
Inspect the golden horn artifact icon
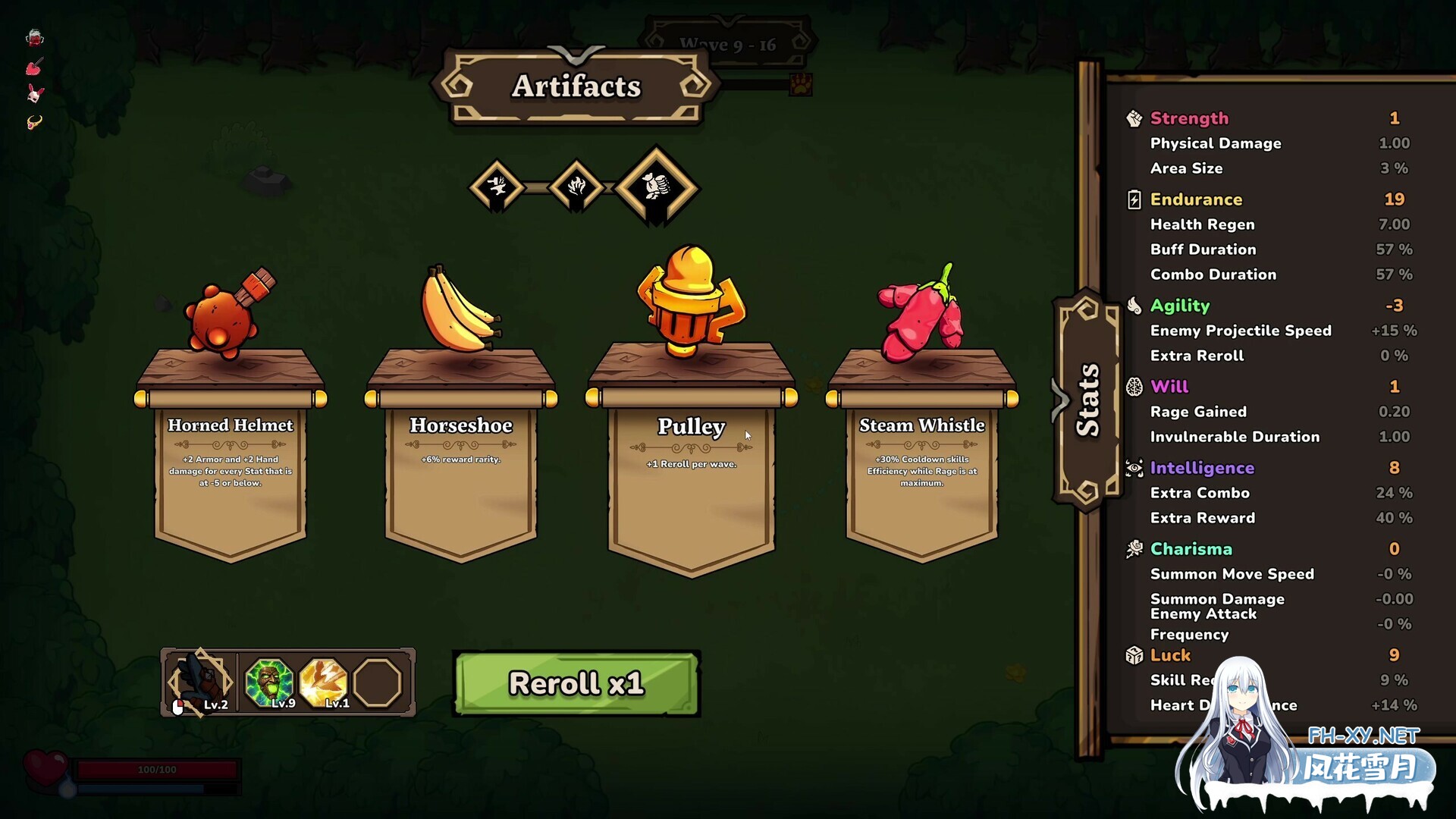pos(35,122)
